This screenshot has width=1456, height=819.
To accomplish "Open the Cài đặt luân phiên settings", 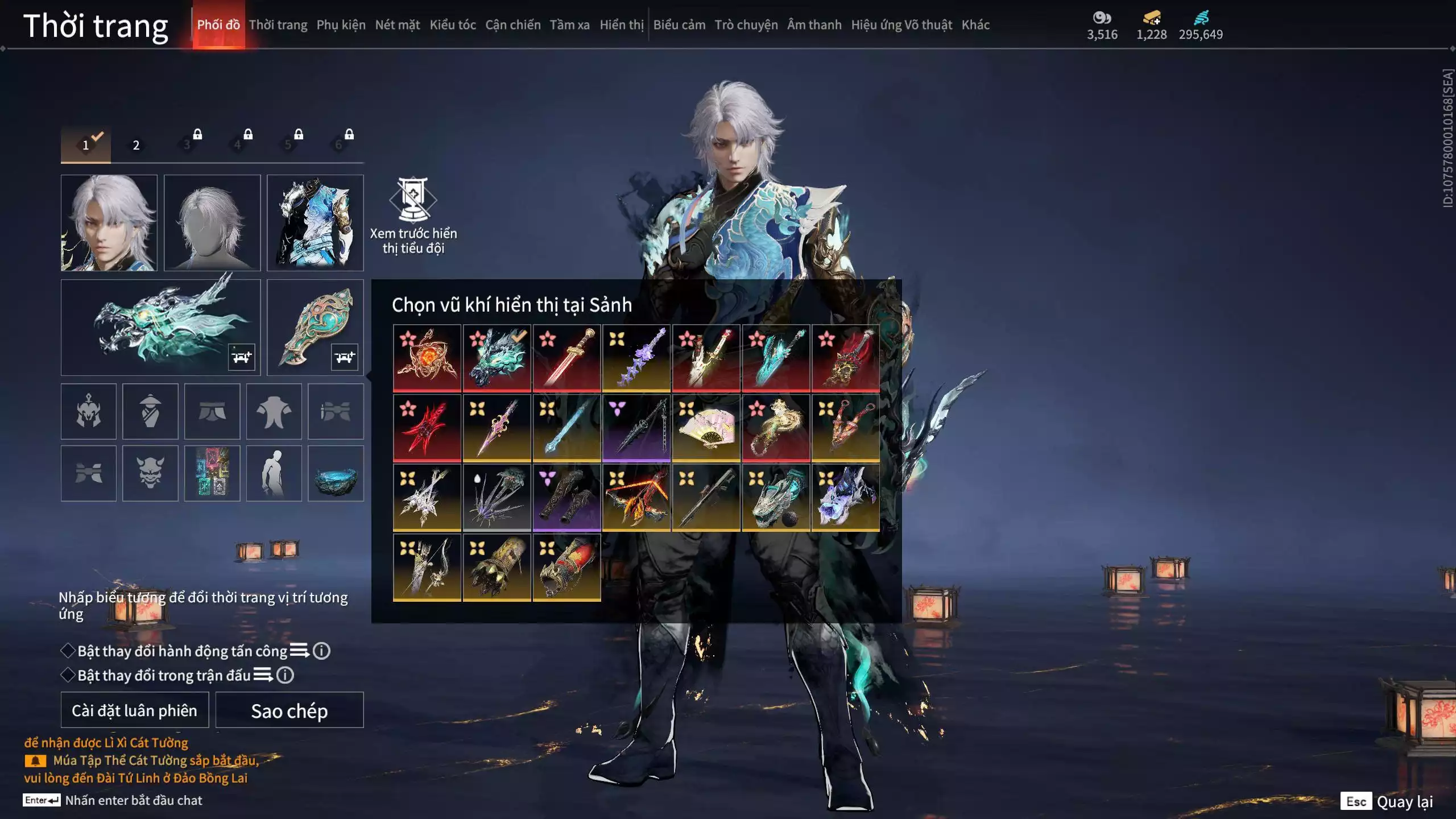I will click(x=135, y=710).
